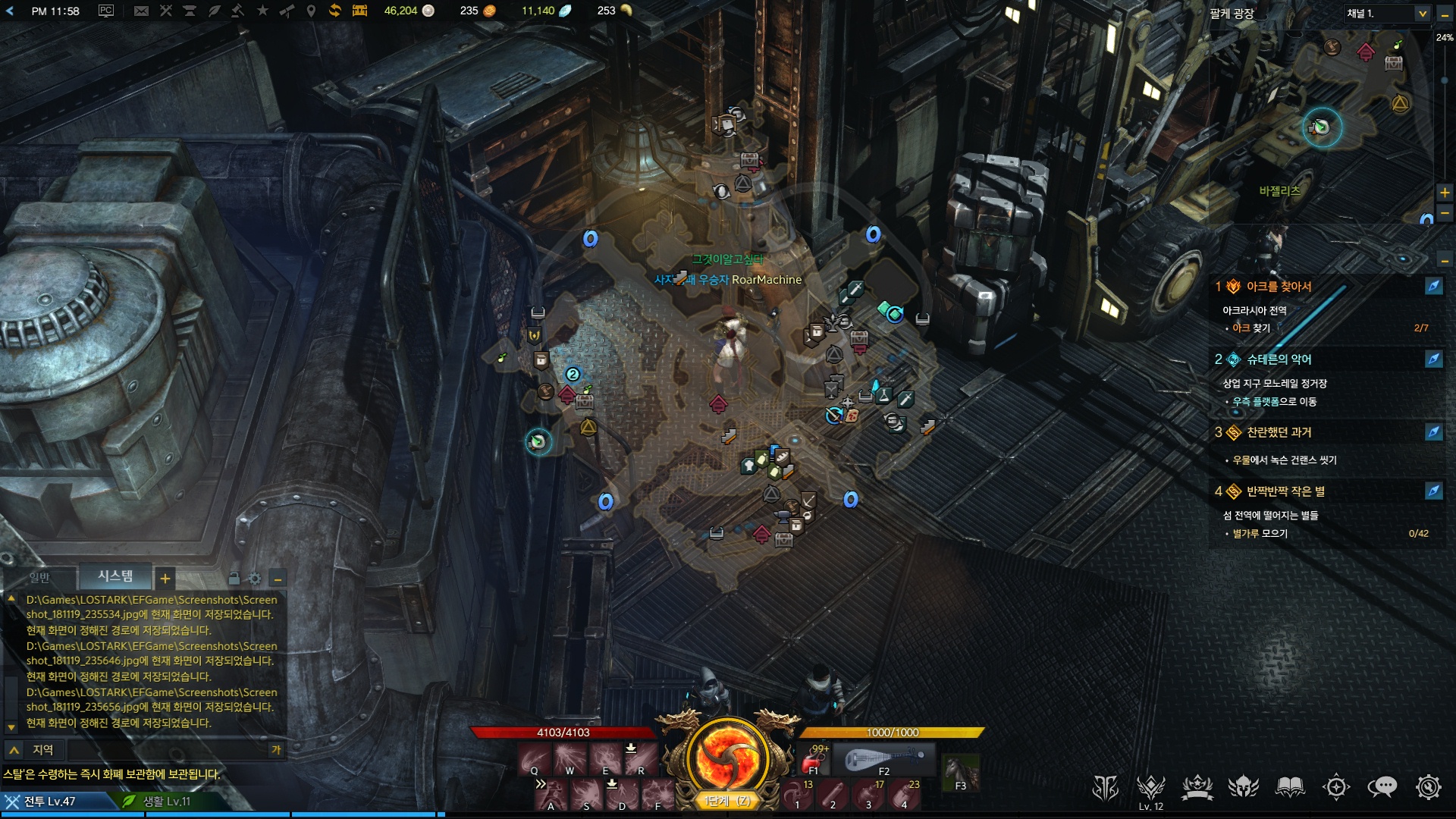Viewport: 1456px width, 819px height.
Task: Activate the Q skill slot
Action: tap(535, 759)
